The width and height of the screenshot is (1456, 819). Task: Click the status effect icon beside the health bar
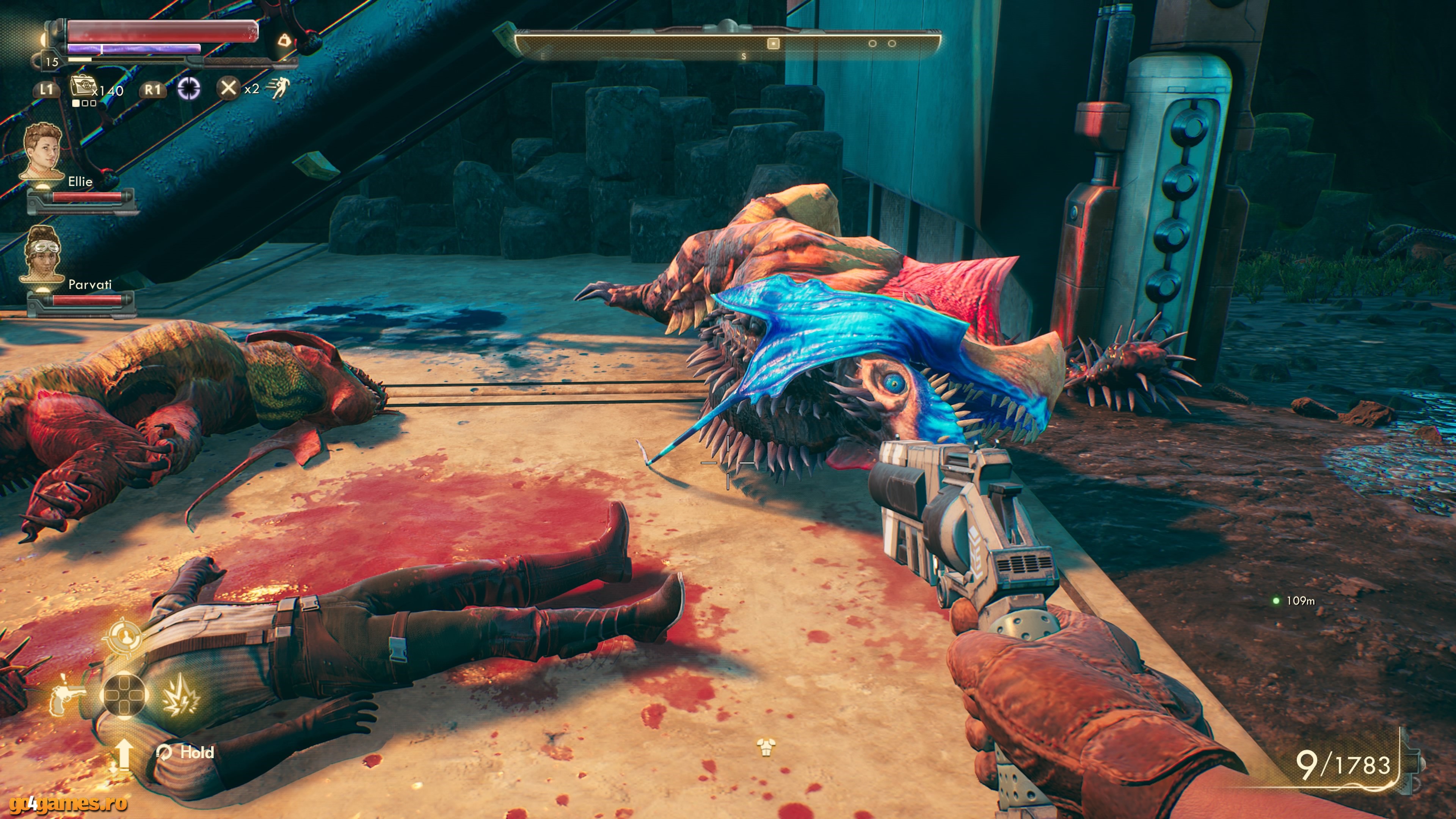[284, 41]
